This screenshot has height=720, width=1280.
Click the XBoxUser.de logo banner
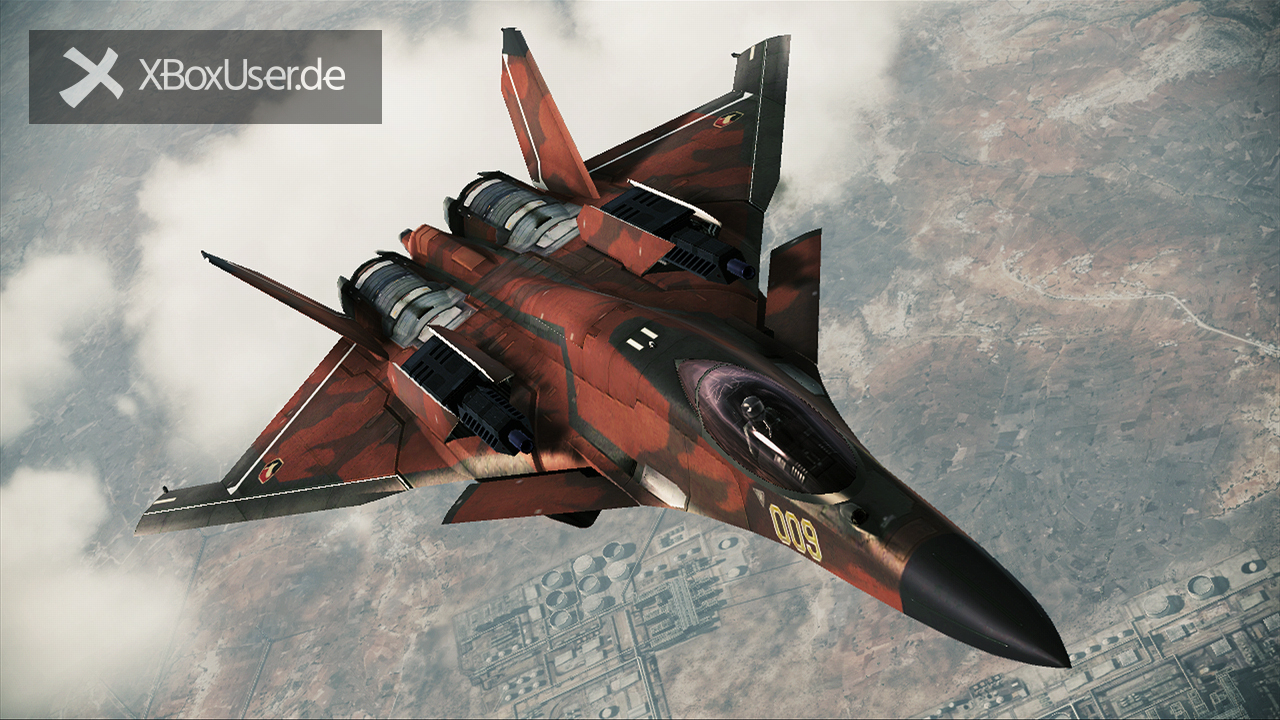[205, 77]
